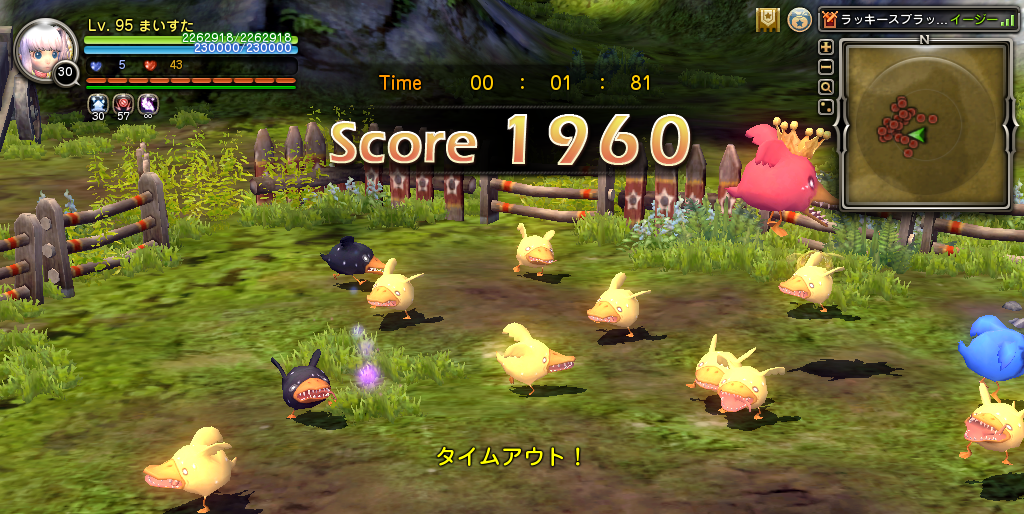Select the purple flame buff icon
Image resolution: width=1024 pixels, height=514 pixels.
[x=148, y=102]
